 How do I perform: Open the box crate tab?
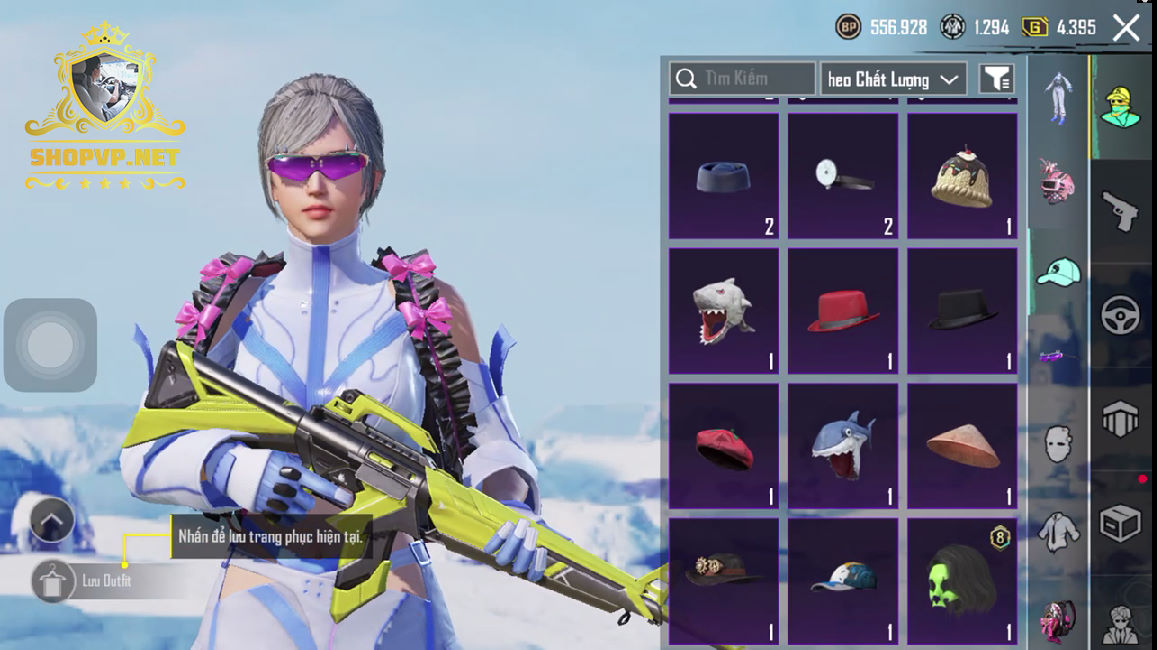click(1122, 523)
